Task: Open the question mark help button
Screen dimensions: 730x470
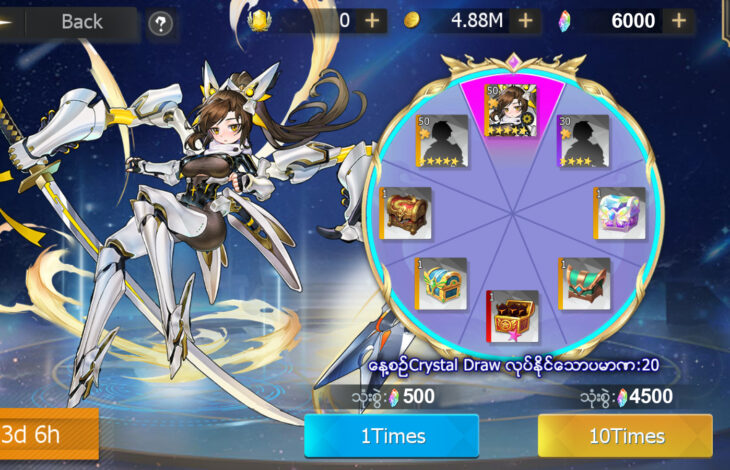Action: pos(160,23)
